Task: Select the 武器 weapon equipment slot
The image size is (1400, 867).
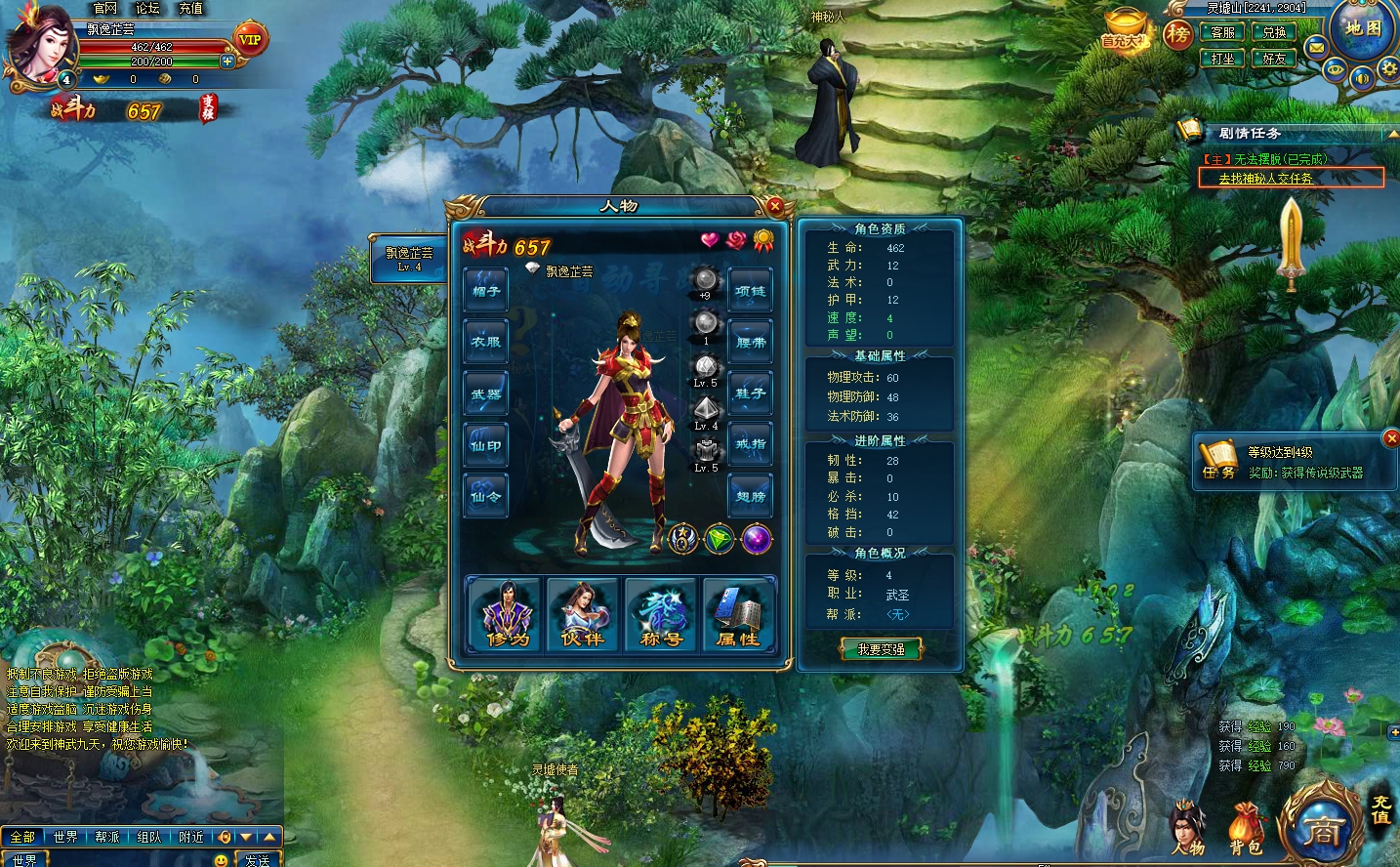Action: [x=486, y=393]
